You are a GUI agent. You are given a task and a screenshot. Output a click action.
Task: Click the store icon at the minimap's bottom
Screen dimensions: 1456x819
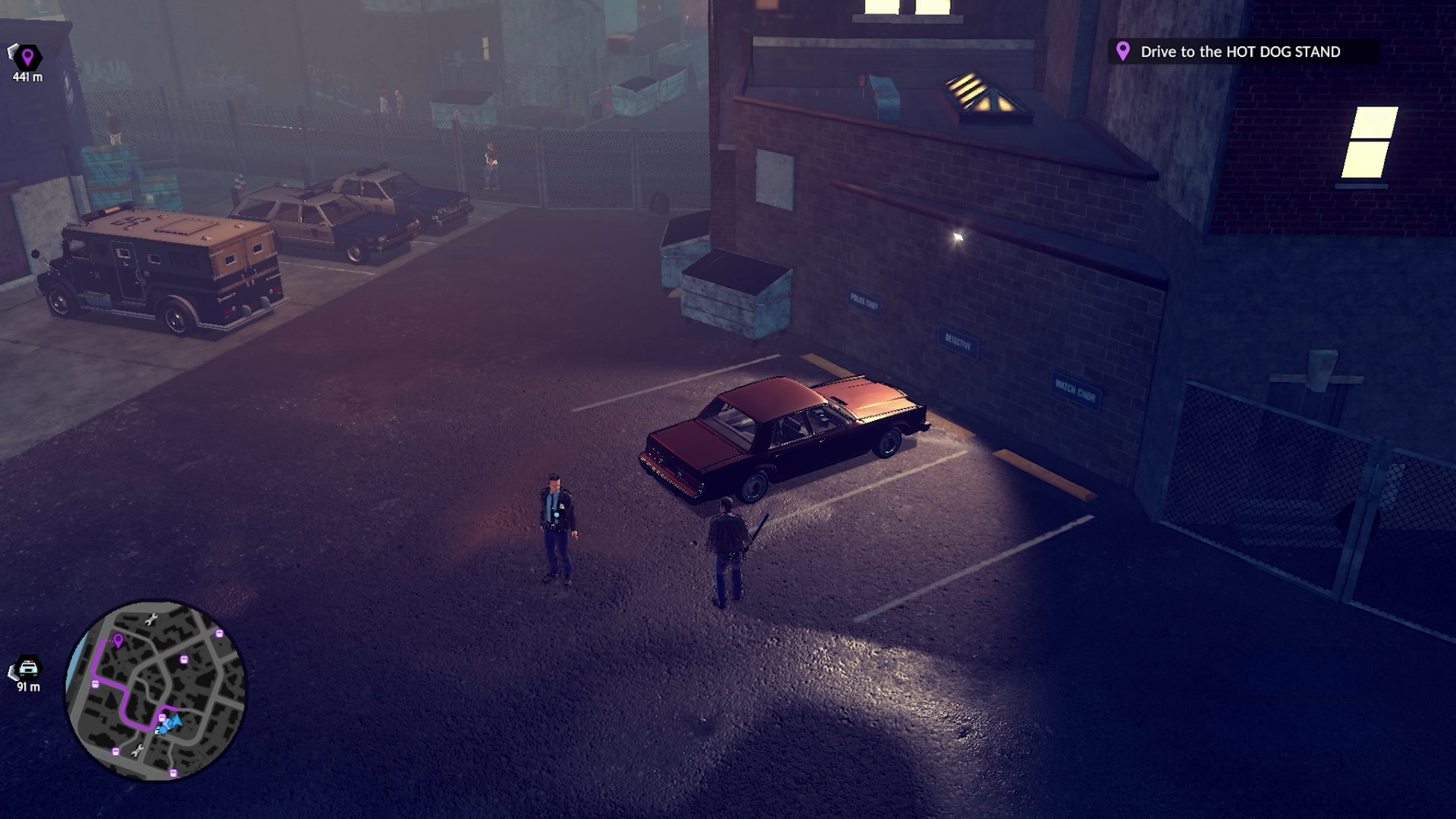tap(173, 772)
